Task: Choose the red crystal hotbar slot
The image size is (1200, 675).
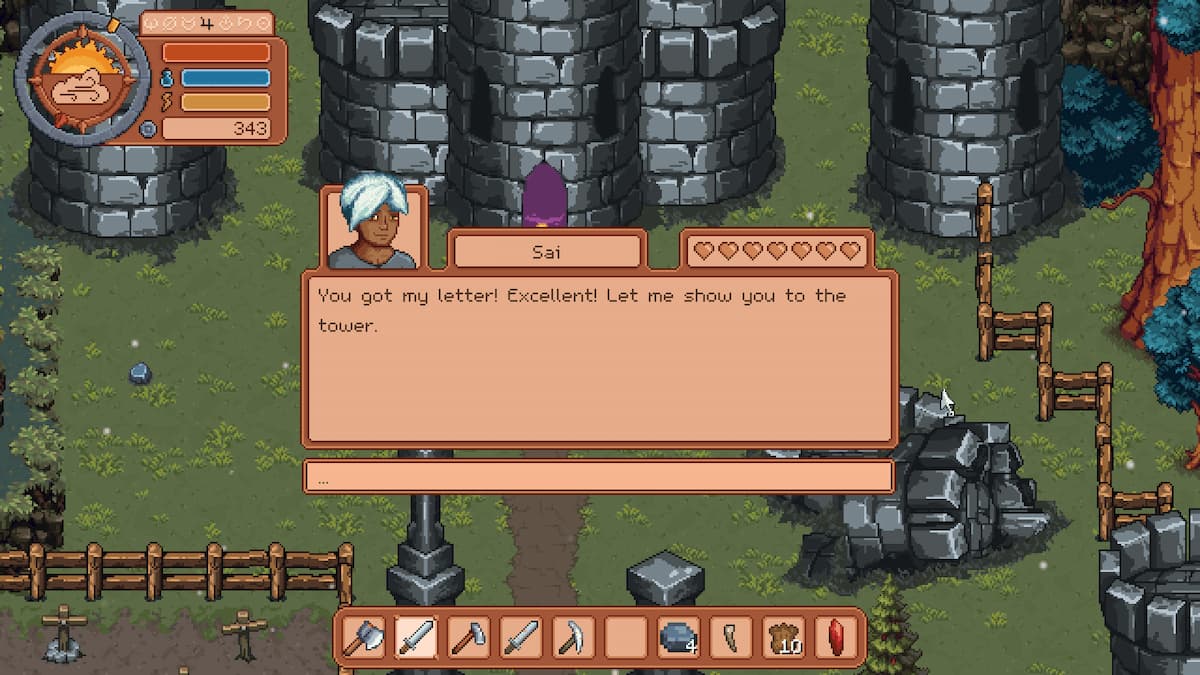Action: click(x=836, y=637)
